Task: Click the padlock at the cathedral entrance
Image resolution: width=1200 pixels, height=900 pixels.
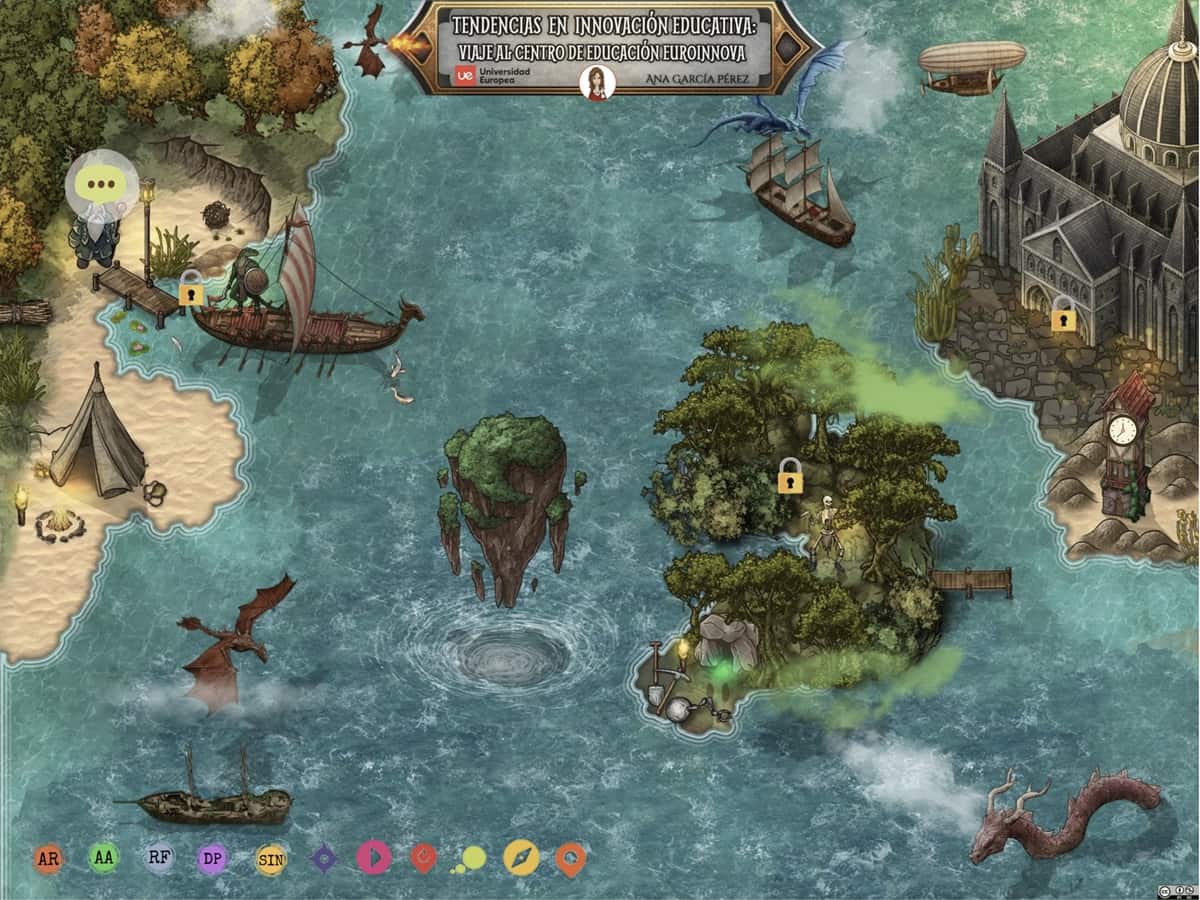Action: coord(1063,315)
